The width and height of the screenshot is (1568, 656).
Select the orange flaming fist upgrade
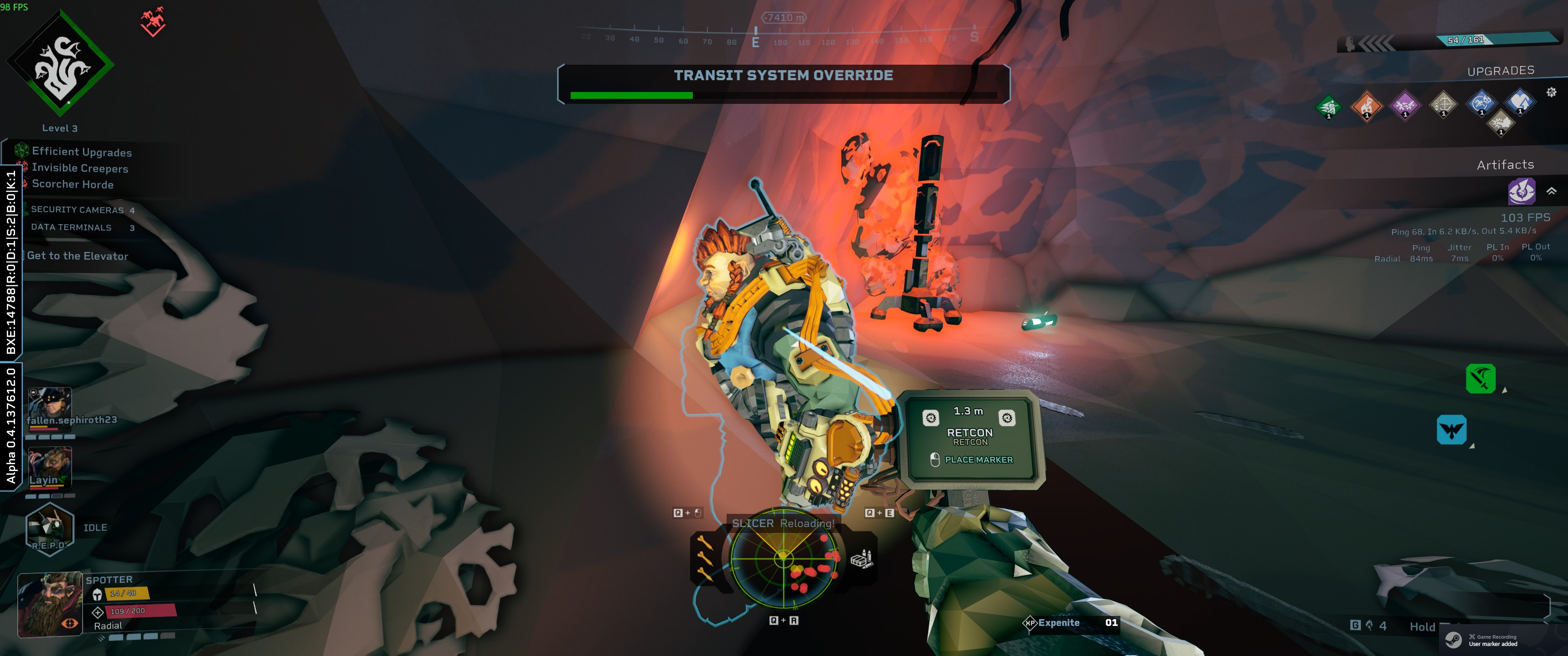(x=1367, y=106)
